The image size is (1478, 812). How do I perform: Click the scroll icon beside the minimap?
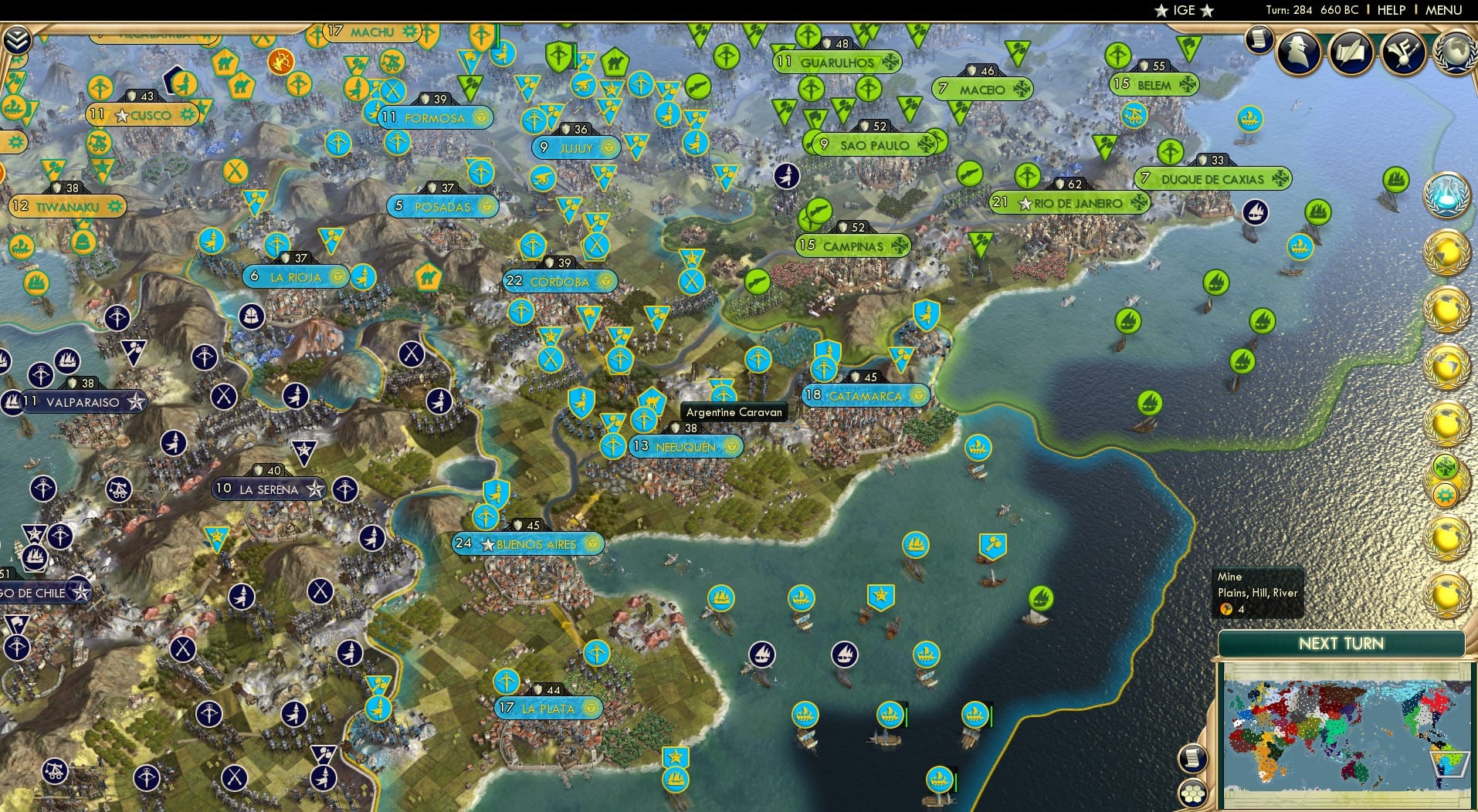pos(1194,759)
